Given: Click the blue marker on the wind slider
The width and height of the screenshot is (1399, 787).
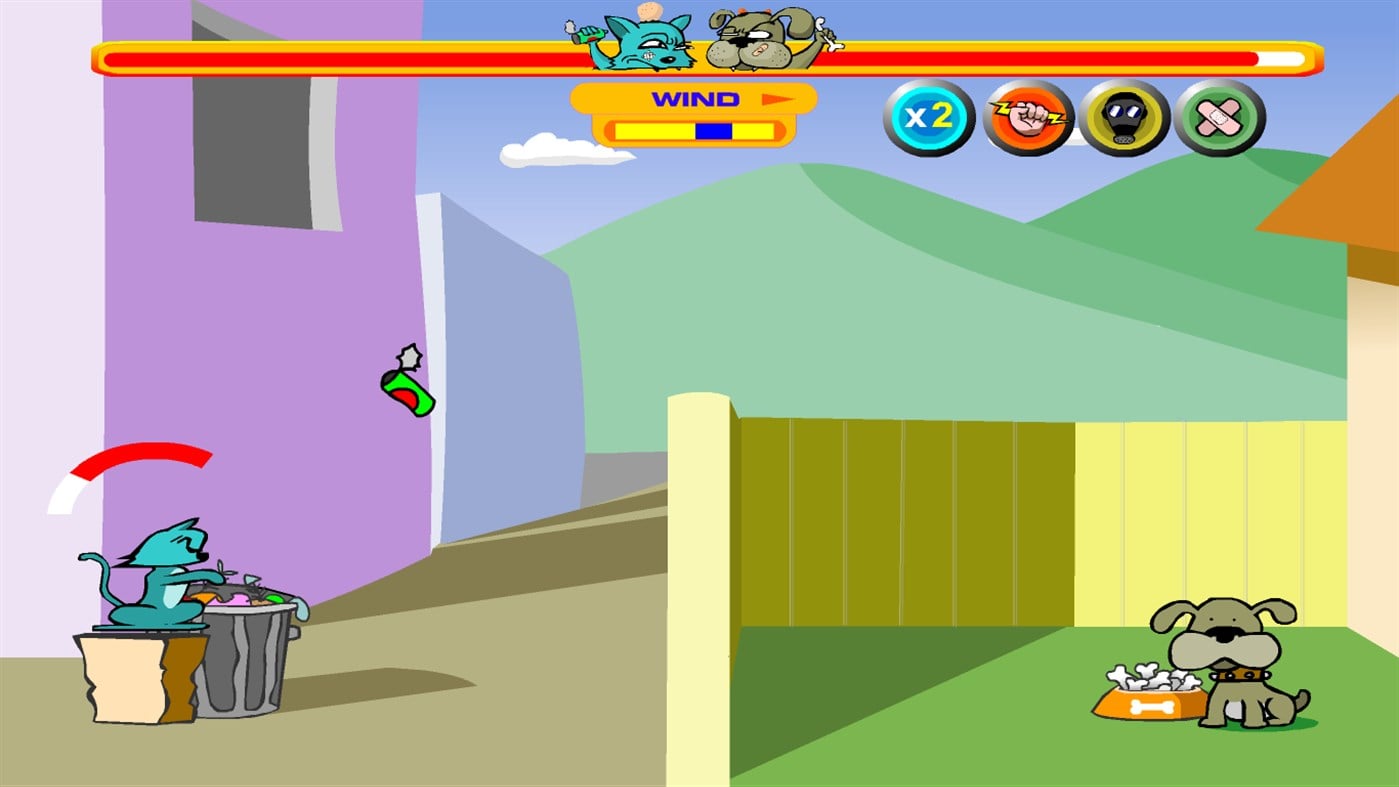Looking at the screenshot, I should pyautogui.click(x=712, y=129).
